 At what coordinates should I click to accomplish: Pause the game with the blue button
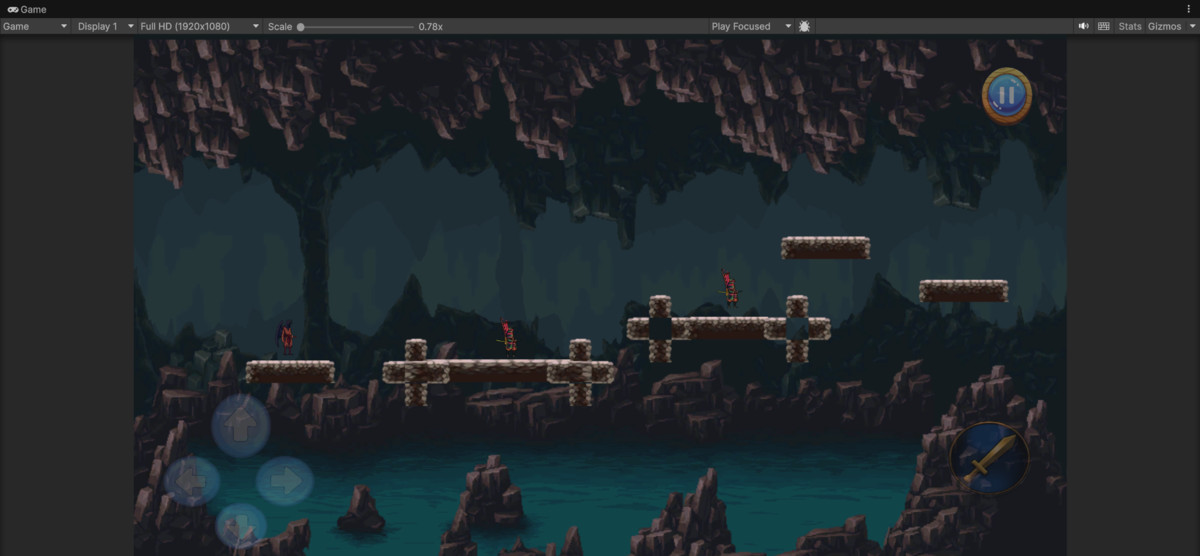click(1006, 96)
